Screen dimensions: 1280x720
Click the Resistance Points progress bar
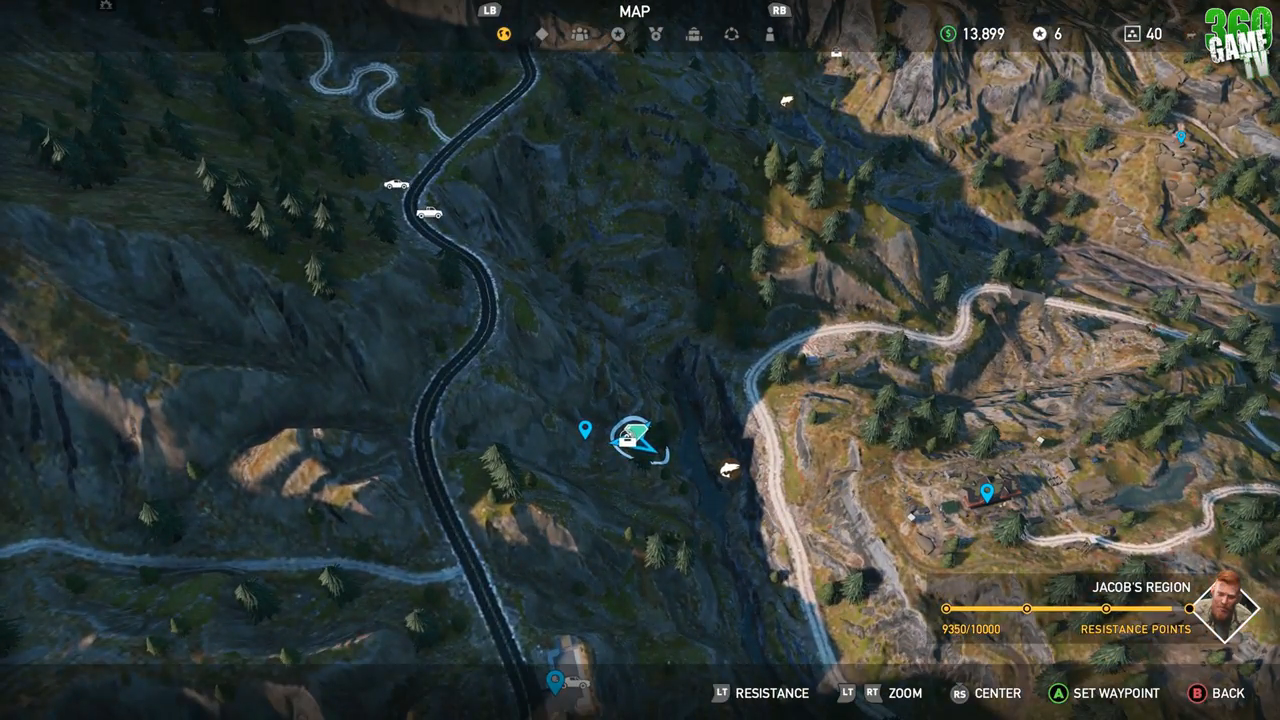point(1067,608)
